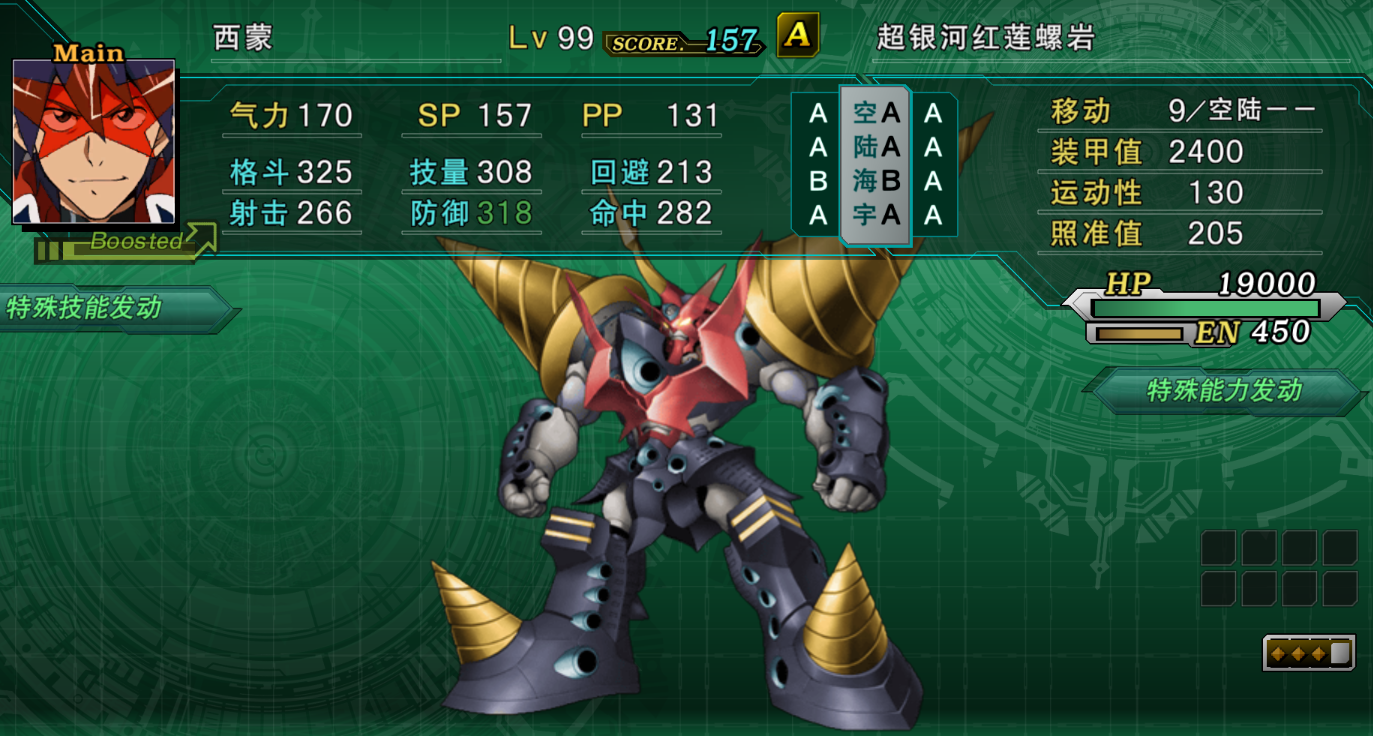
Task: Select the Main pilot portrait of 西蒙
Action: (94, 141)
